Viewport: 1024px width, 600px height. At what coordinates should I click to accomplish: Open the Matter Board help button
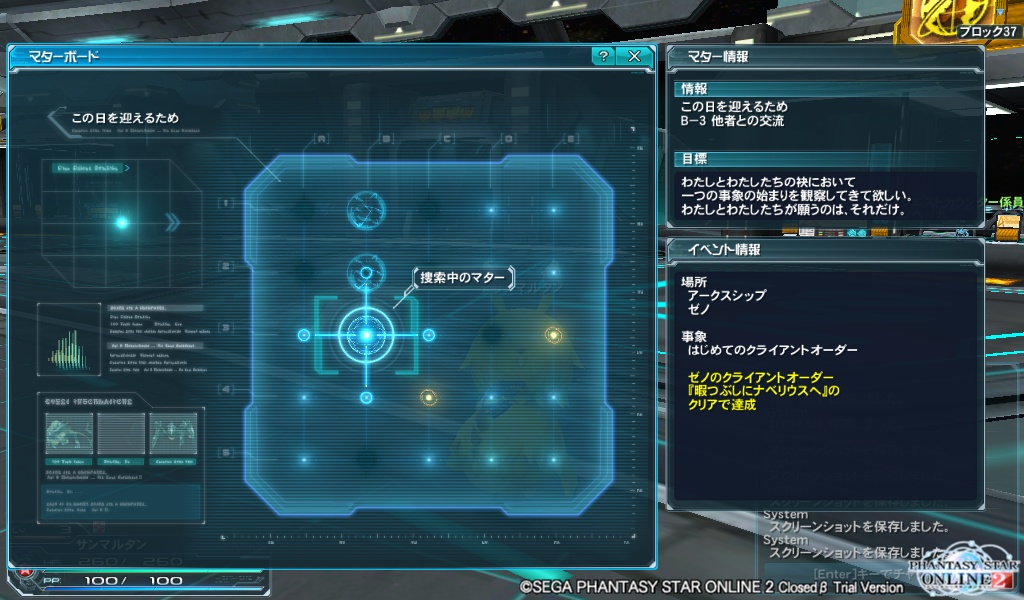(x=602, y=56)
